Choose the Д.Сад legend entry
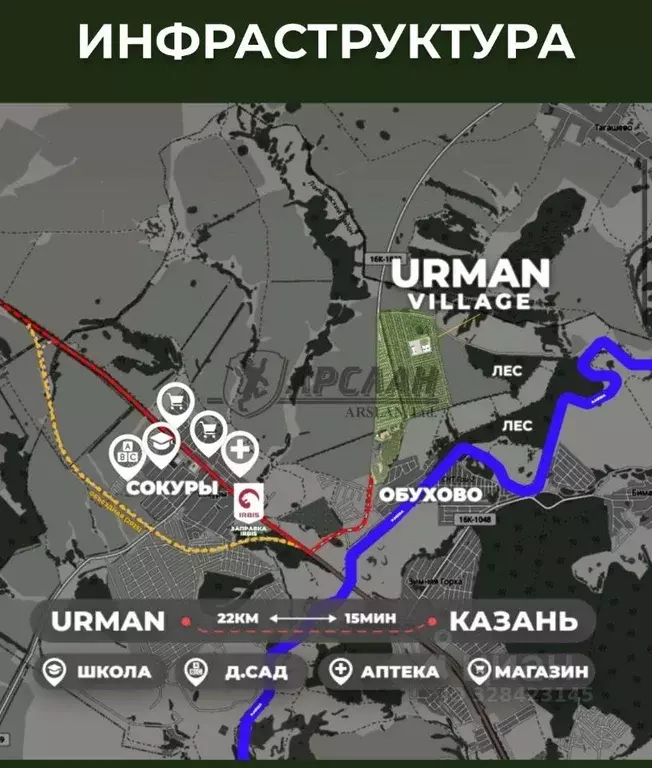 (236, 671)
